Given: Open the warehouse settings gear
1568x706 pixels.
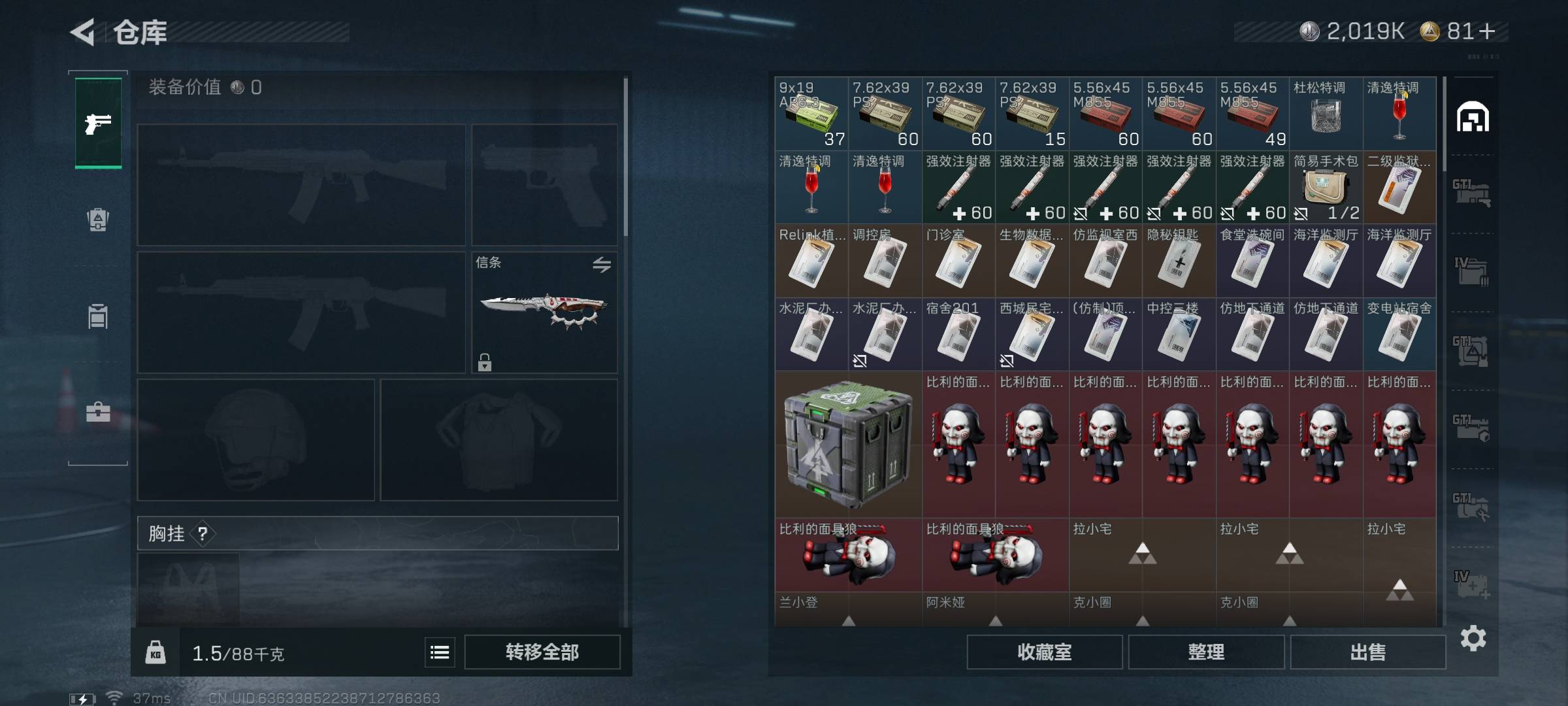Looking at the screenshot, I should (1473, 638).
